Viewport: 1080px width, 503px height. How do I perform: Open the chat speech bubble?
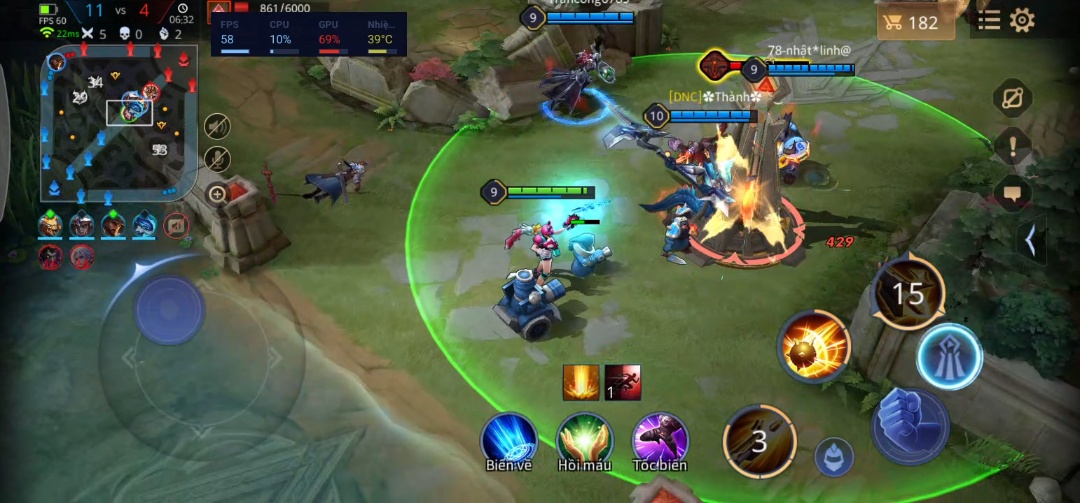(1012, 193)
